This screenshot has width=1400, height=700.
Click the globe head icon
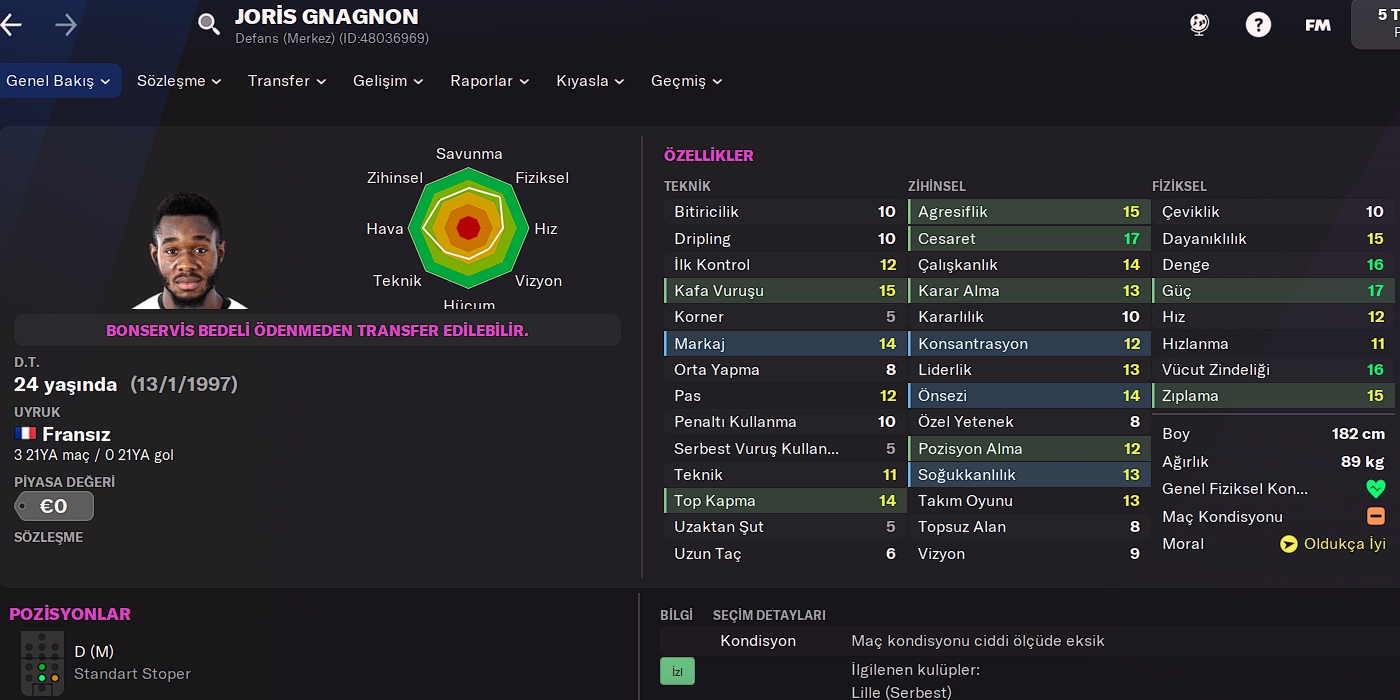coord(1199,25)
